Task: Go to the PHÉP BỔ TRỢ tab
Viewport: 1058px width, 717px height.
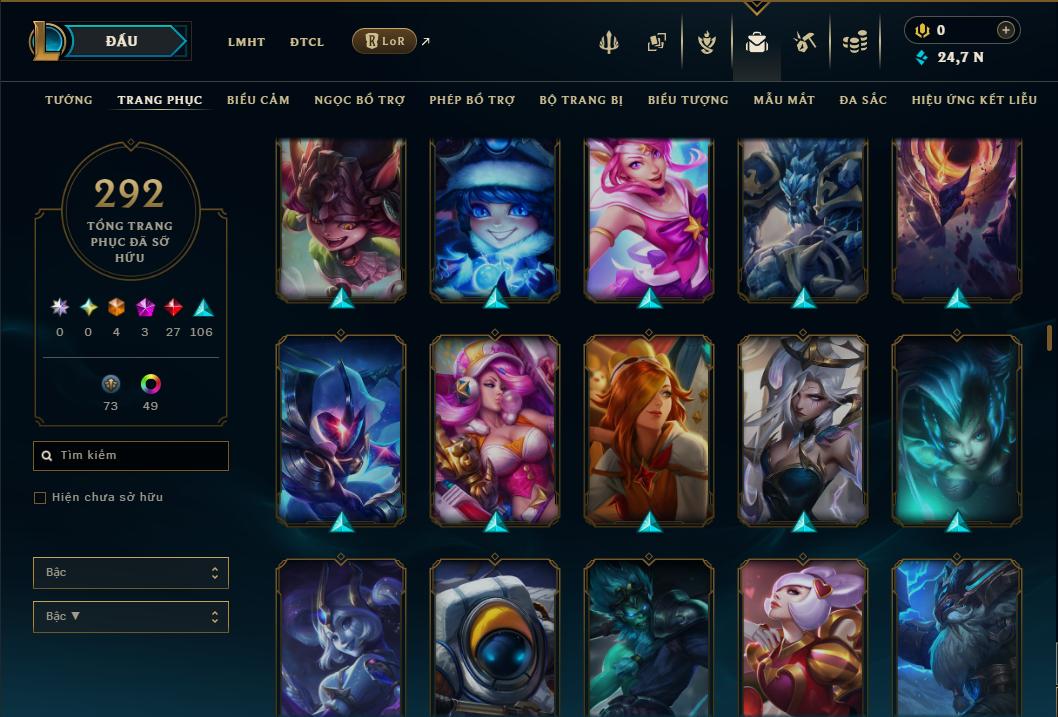Action: 472,100
